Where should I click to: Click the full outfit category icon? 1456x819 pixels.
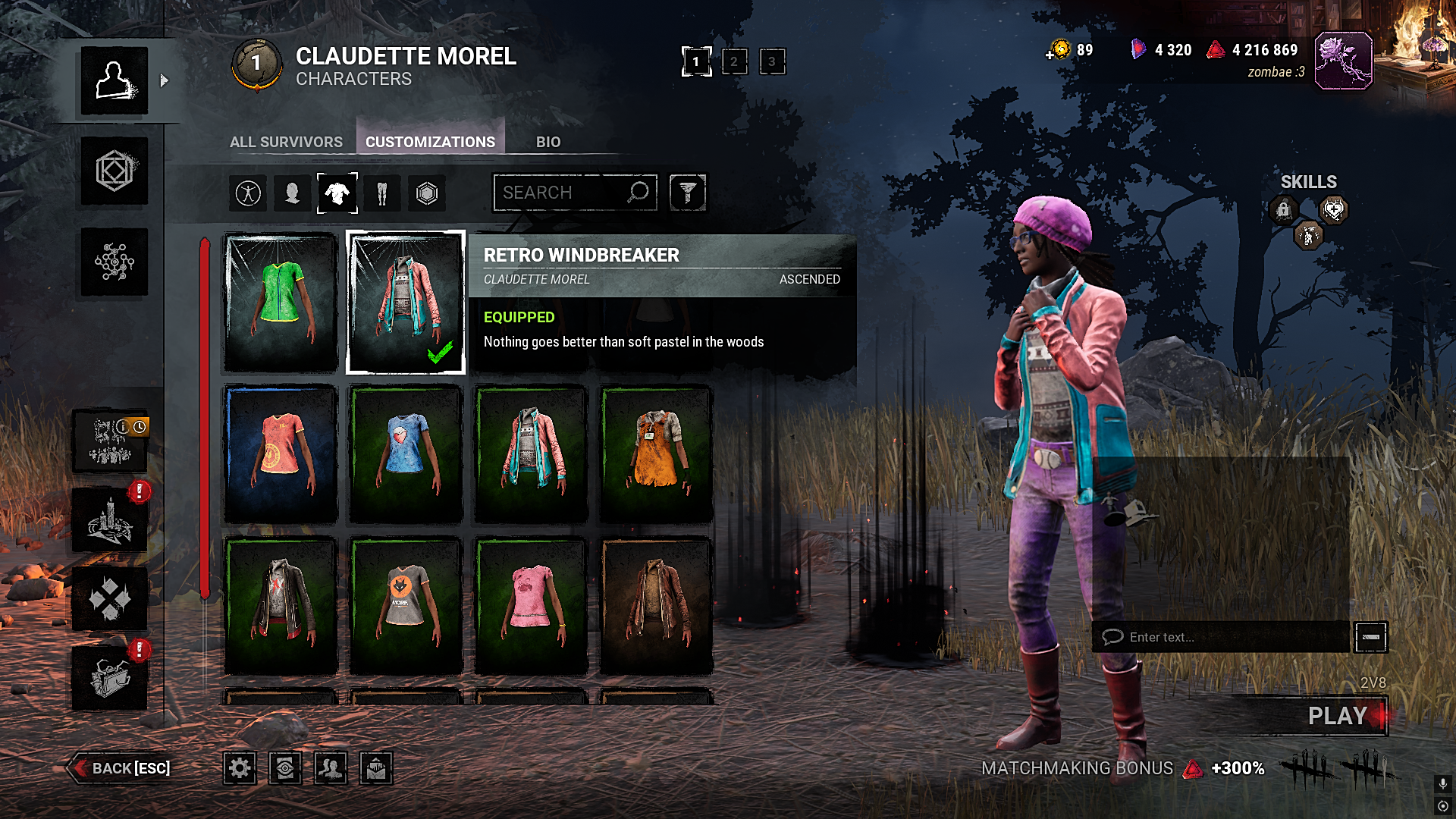point(246,193)
